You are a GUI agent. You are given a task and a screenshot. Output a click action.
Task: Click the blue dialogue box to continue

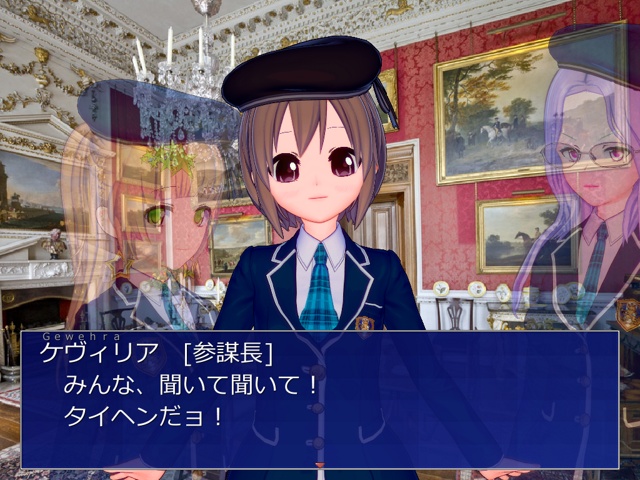(320, 400)
